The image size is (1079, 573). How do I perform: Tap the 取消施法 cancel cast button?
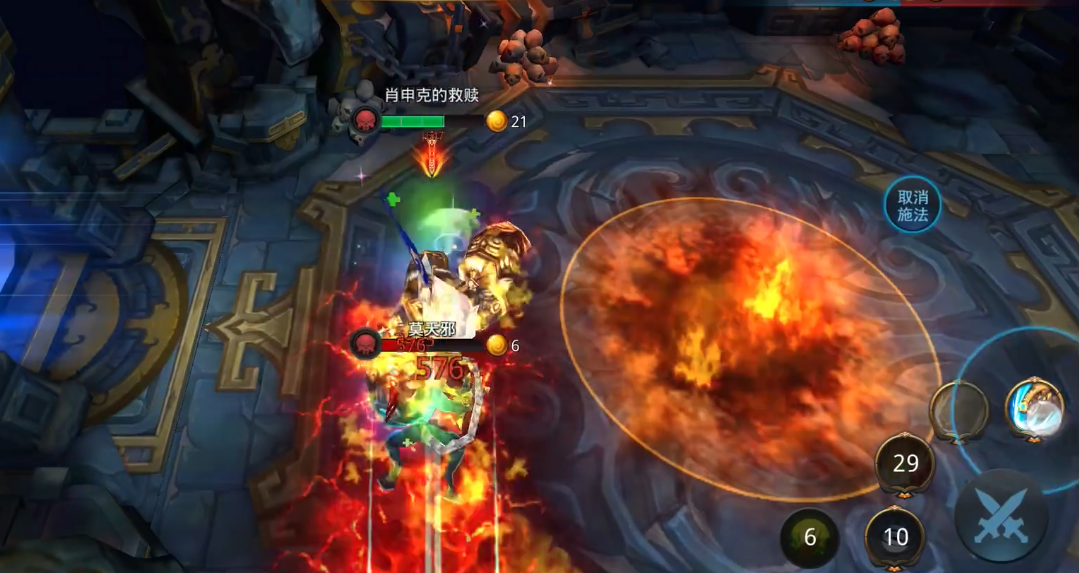912,206
